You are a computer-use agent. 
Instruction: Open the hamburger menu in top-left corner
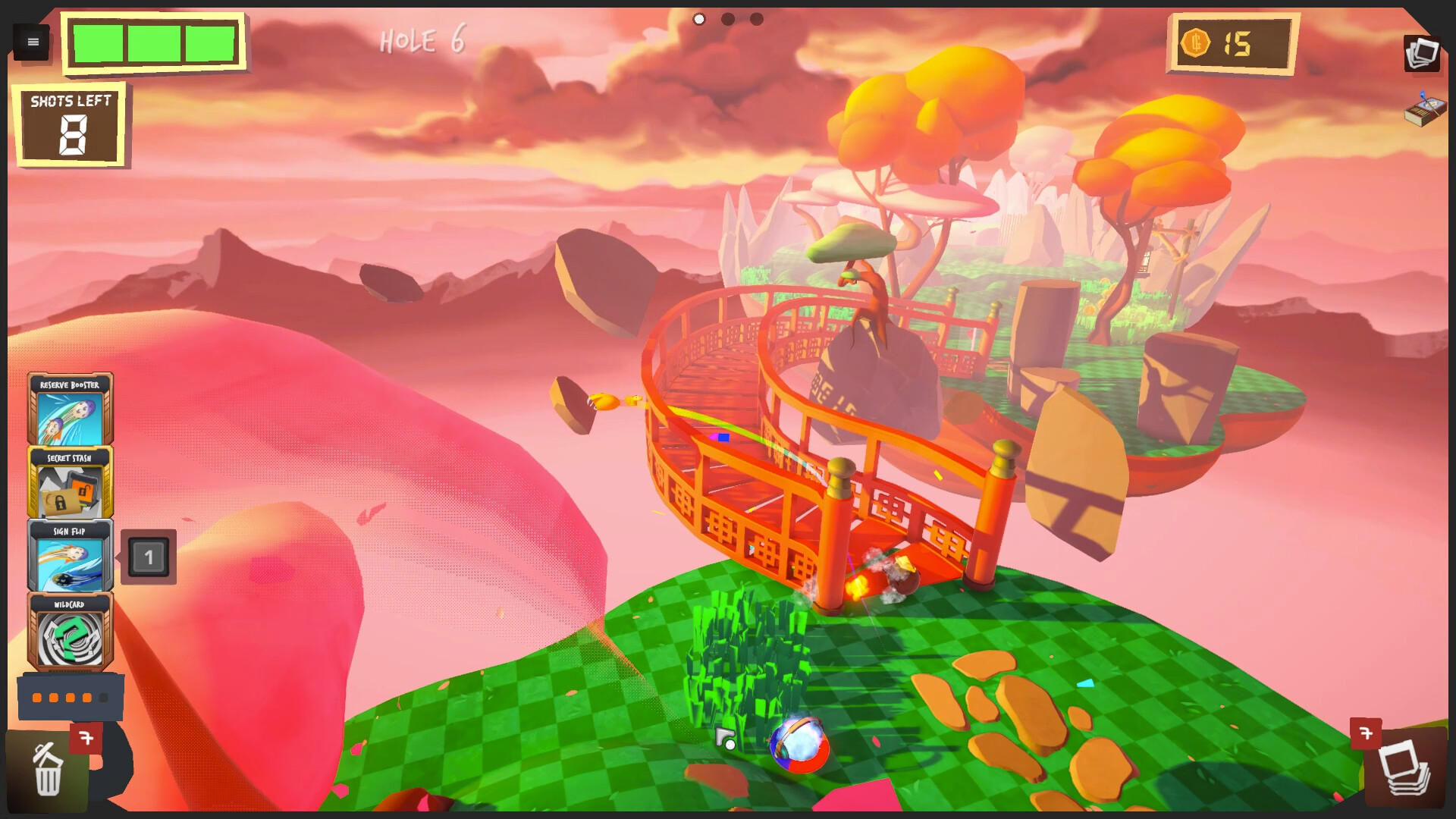pyautogui.click(x=32, y=42)
